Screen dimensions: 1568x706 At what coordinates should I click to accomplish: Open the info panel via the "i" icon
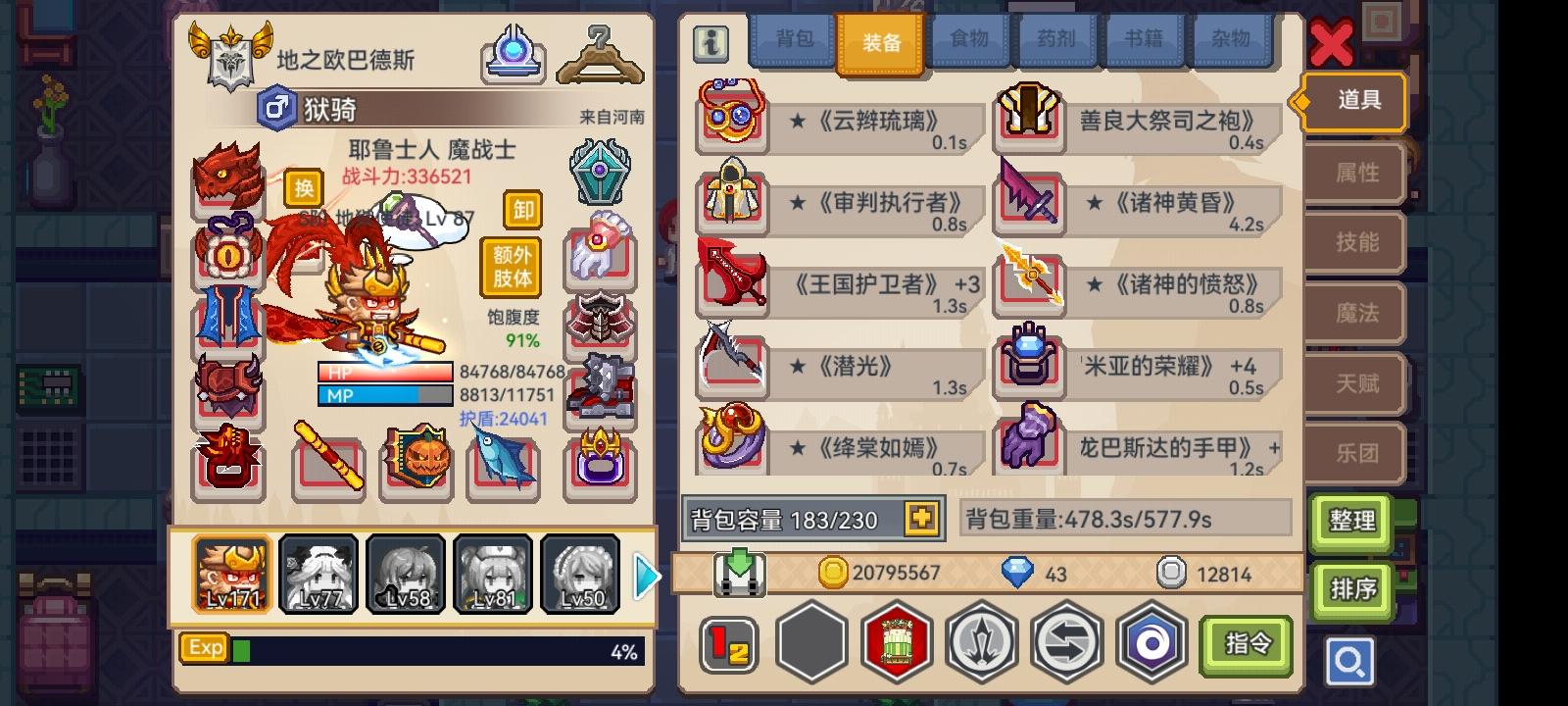coord(710,43)
